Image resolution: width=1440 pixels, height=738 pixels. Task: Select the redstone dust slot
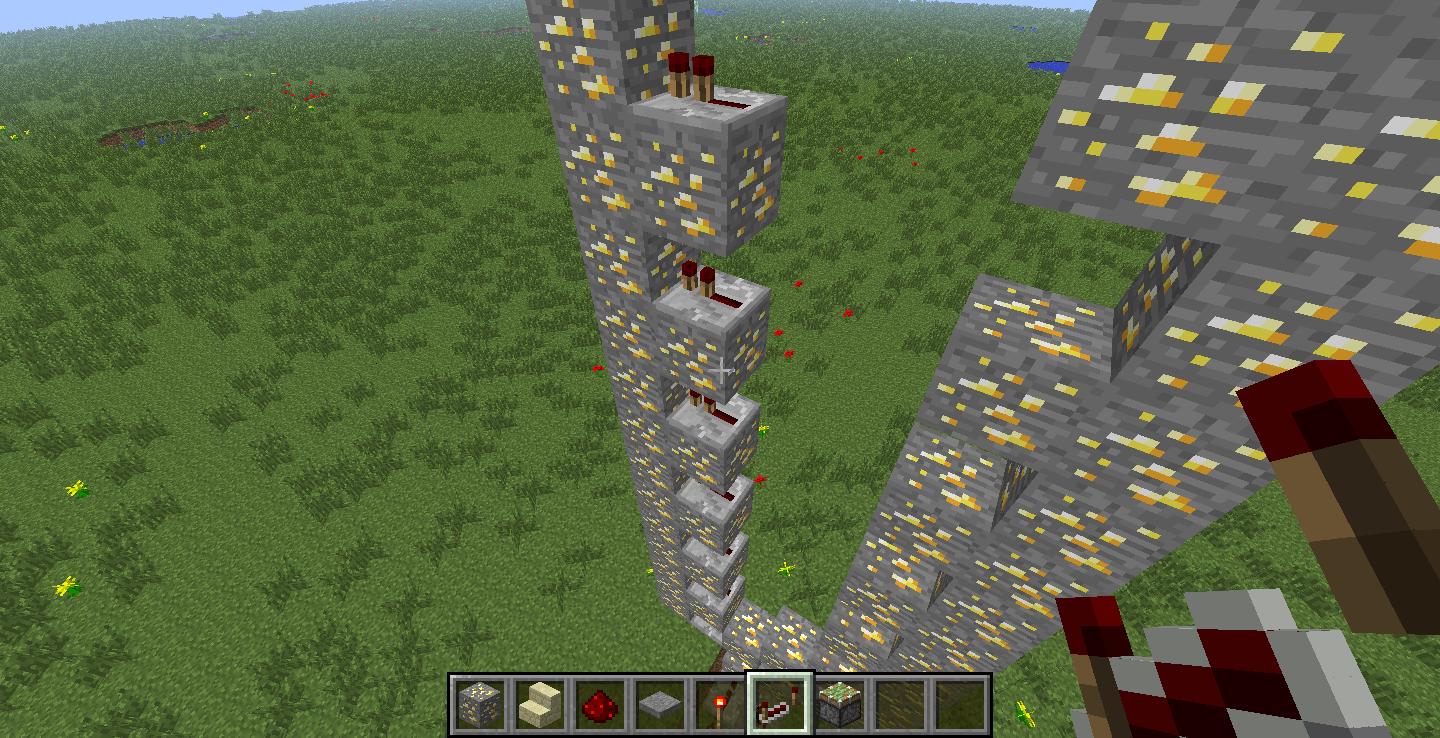(x=600, y=704)
